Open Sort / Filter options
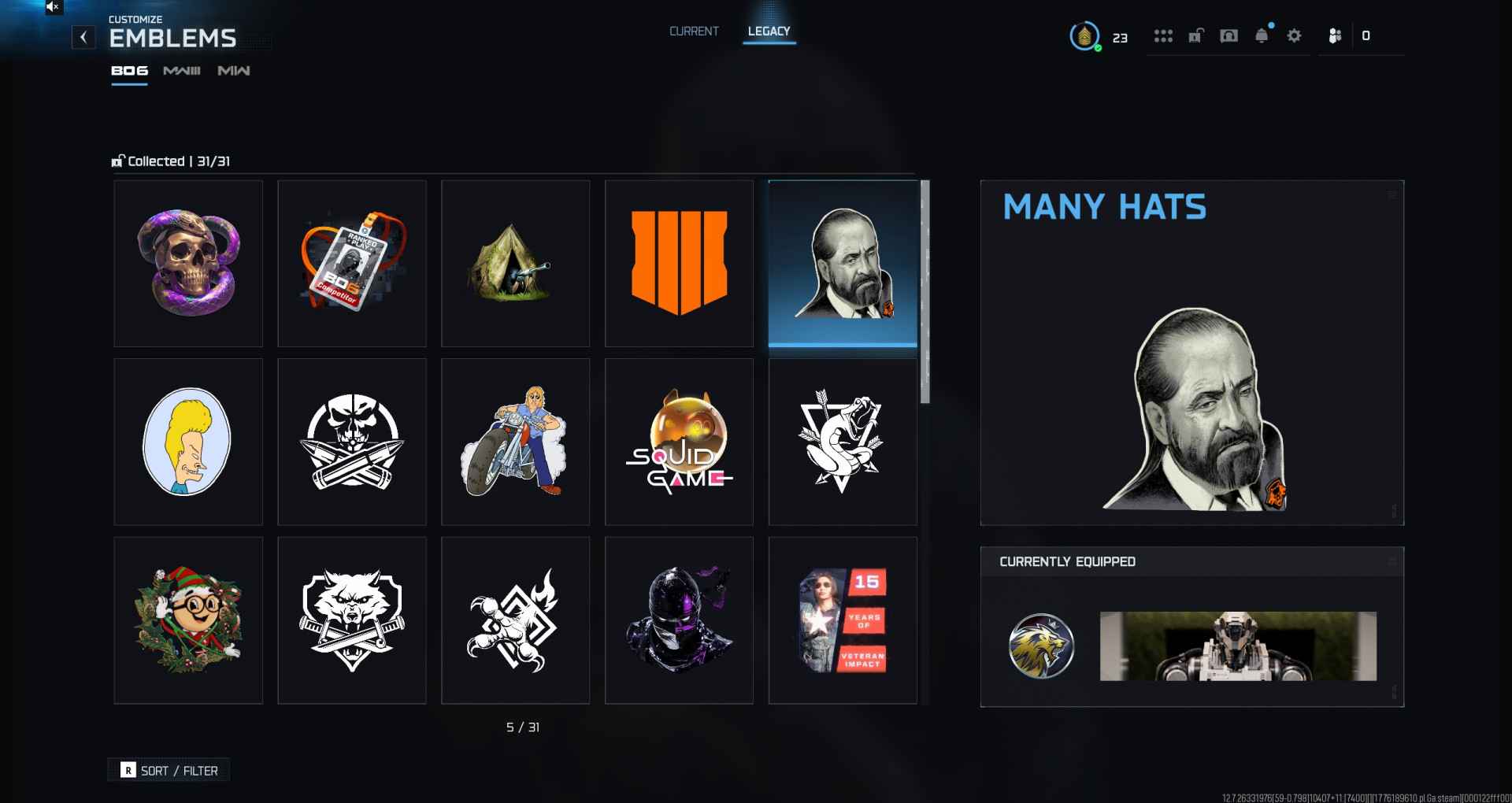 pos(169,770)
